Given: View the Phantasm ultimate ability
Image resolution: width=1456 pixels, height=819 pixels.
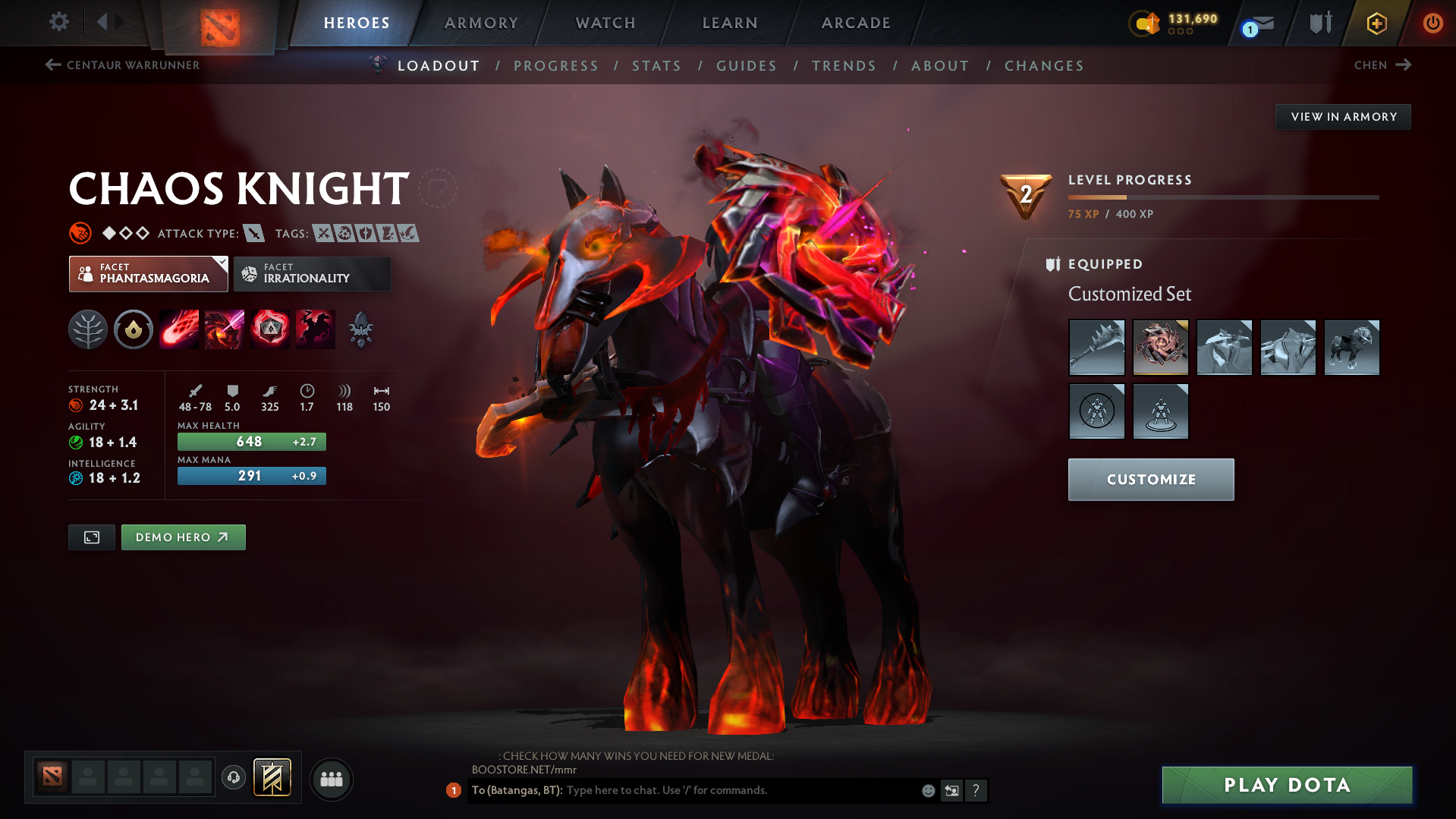Looking at the screenshot, I should click(x=315, y=329).
